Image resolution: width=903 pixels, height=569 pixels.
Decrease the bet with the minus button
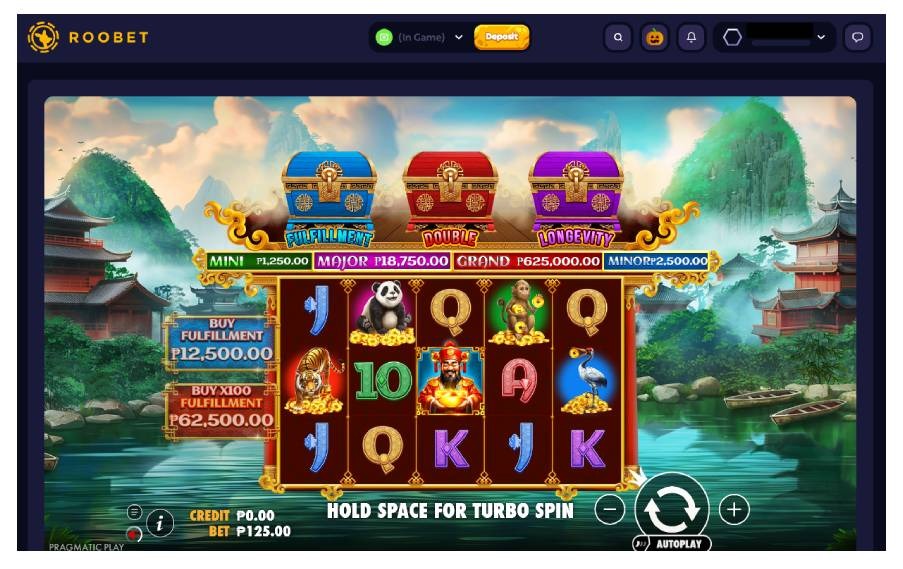click(609, 509)
